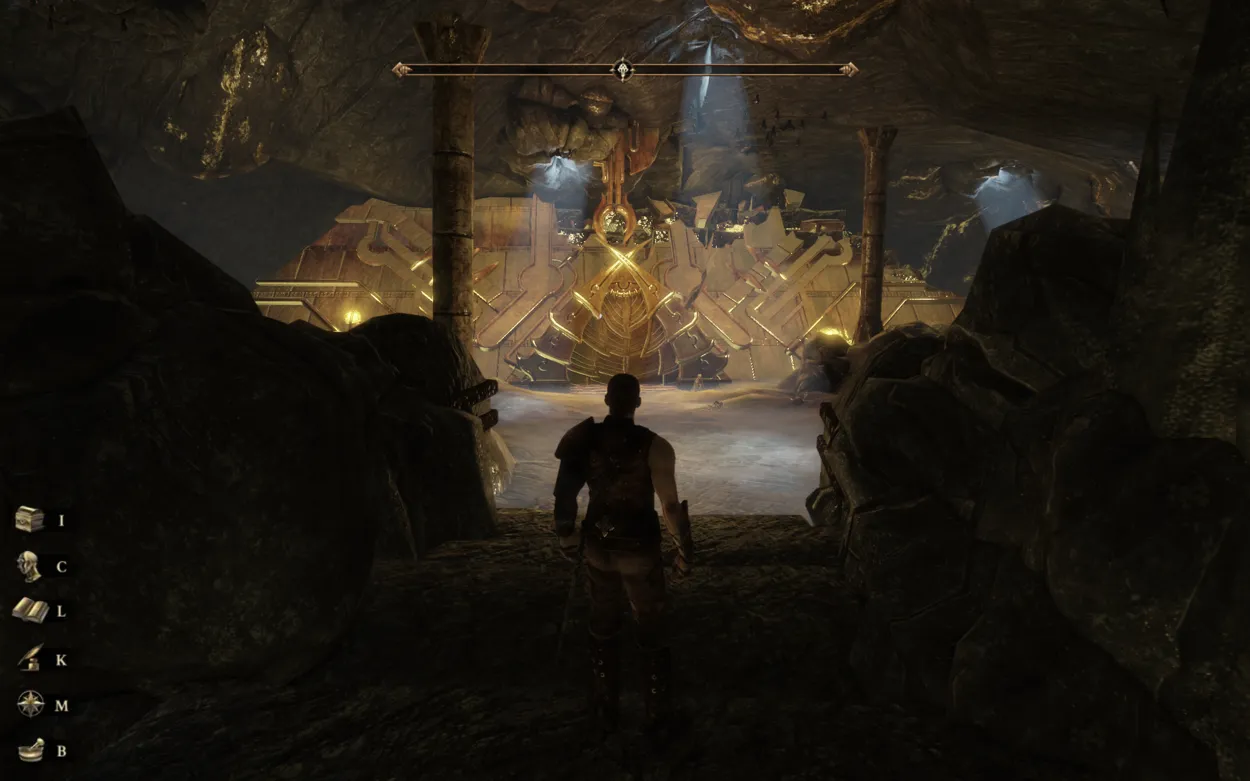Click the quill and inkwell icon
Screen dimensions: 1250x781
point(30,659)
